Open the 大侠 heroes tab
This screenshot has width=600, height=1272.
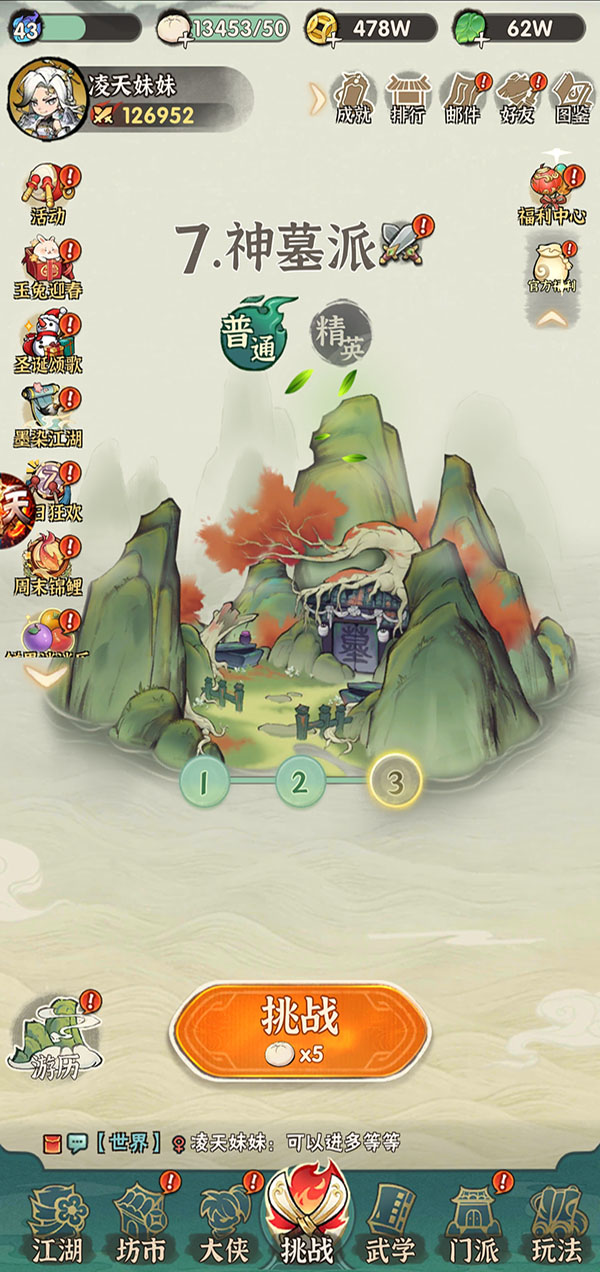coord(226,1222)
